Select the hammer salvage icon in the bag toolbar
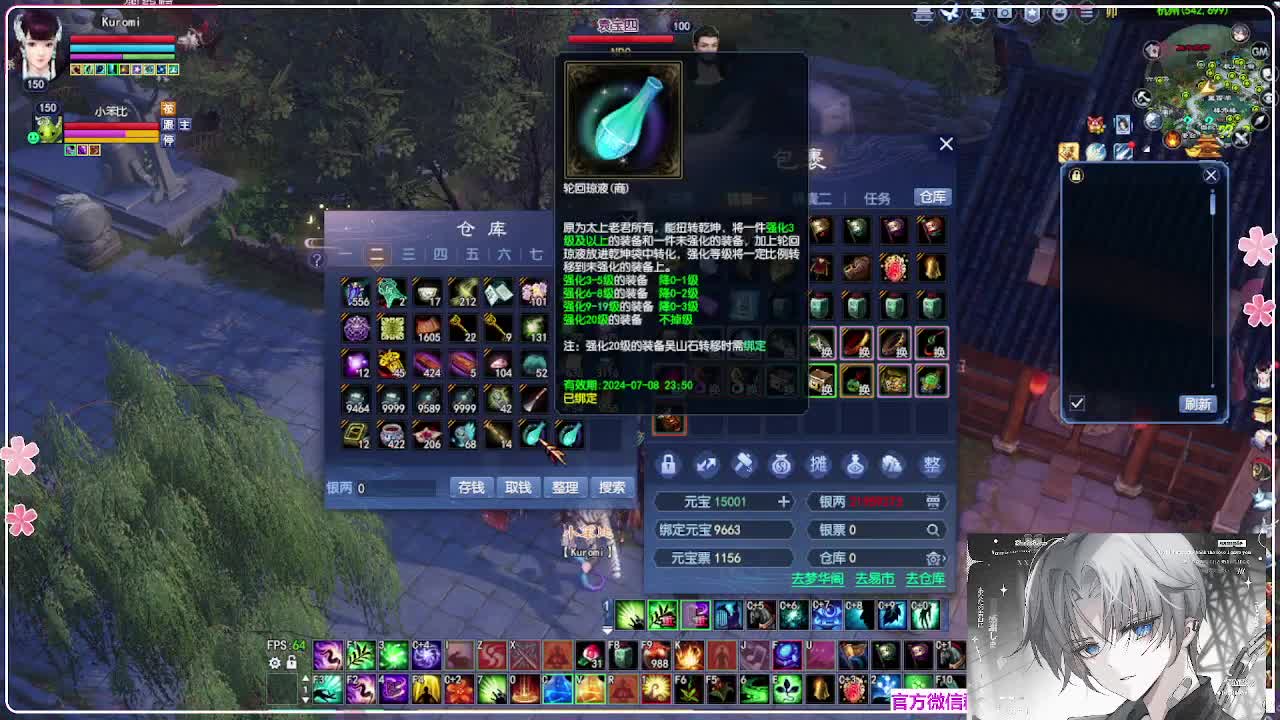This screenshot has width=1280, height=720. [x=744, y=465]
